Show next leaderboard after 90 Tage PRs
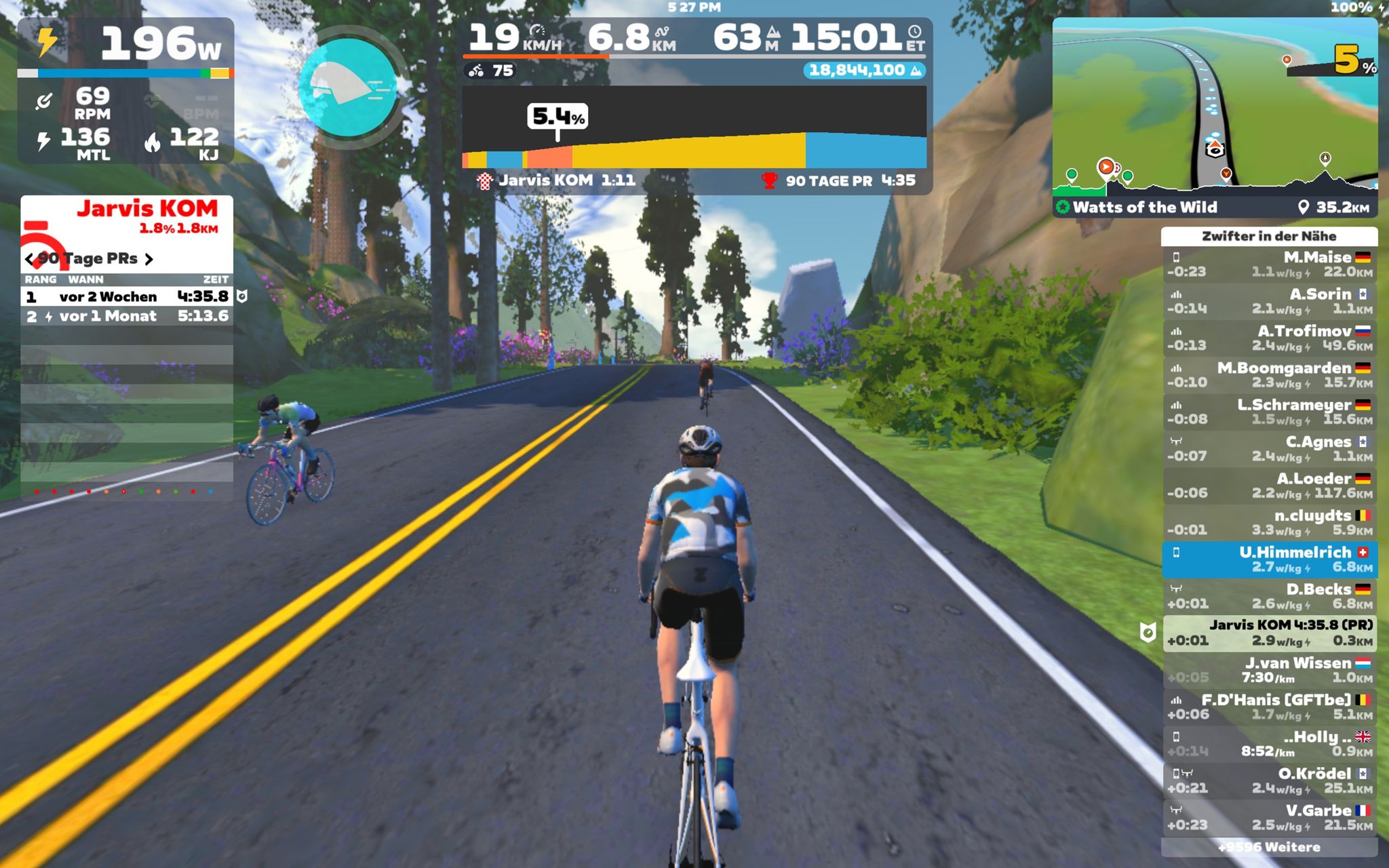This screenshot has width=1389, height=868. 149,259
